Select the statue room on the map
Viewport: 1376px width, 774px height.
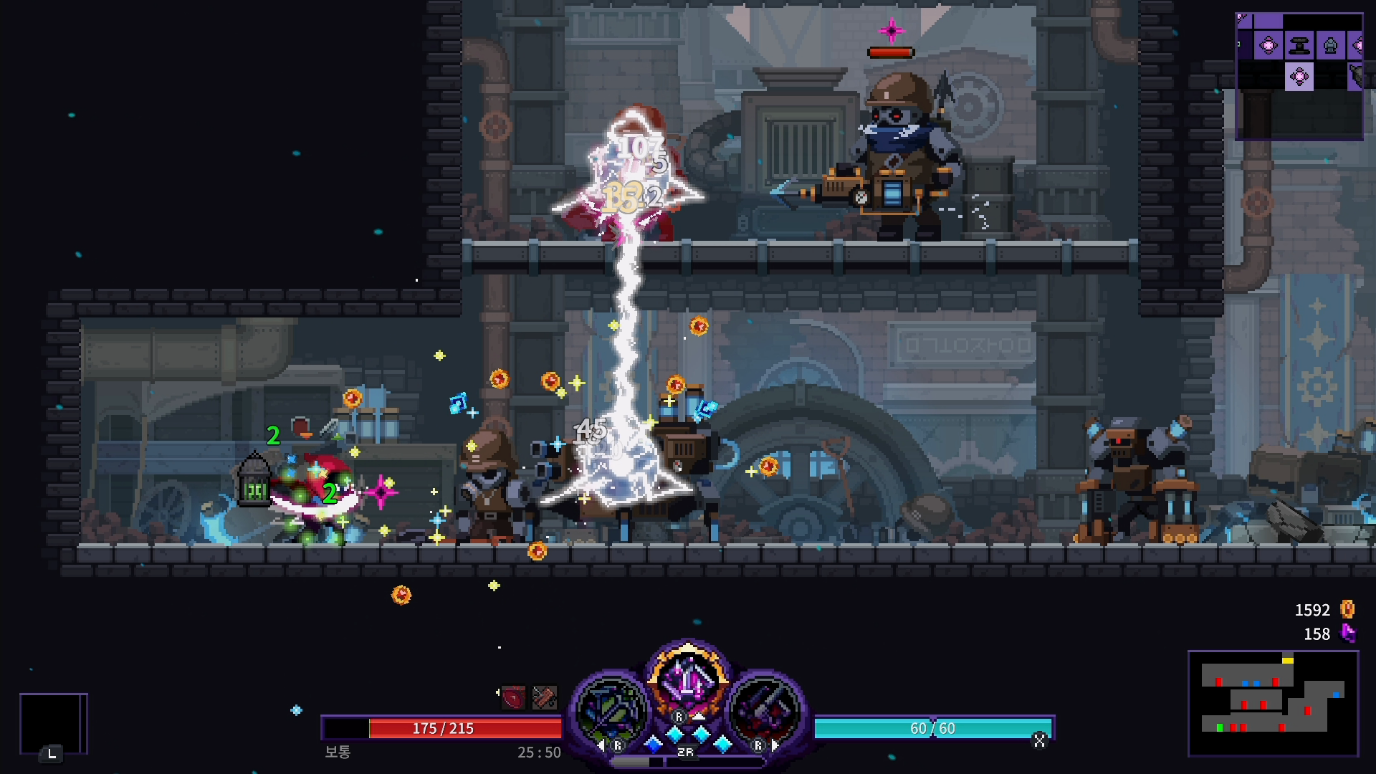click(x=1330, y=45)
